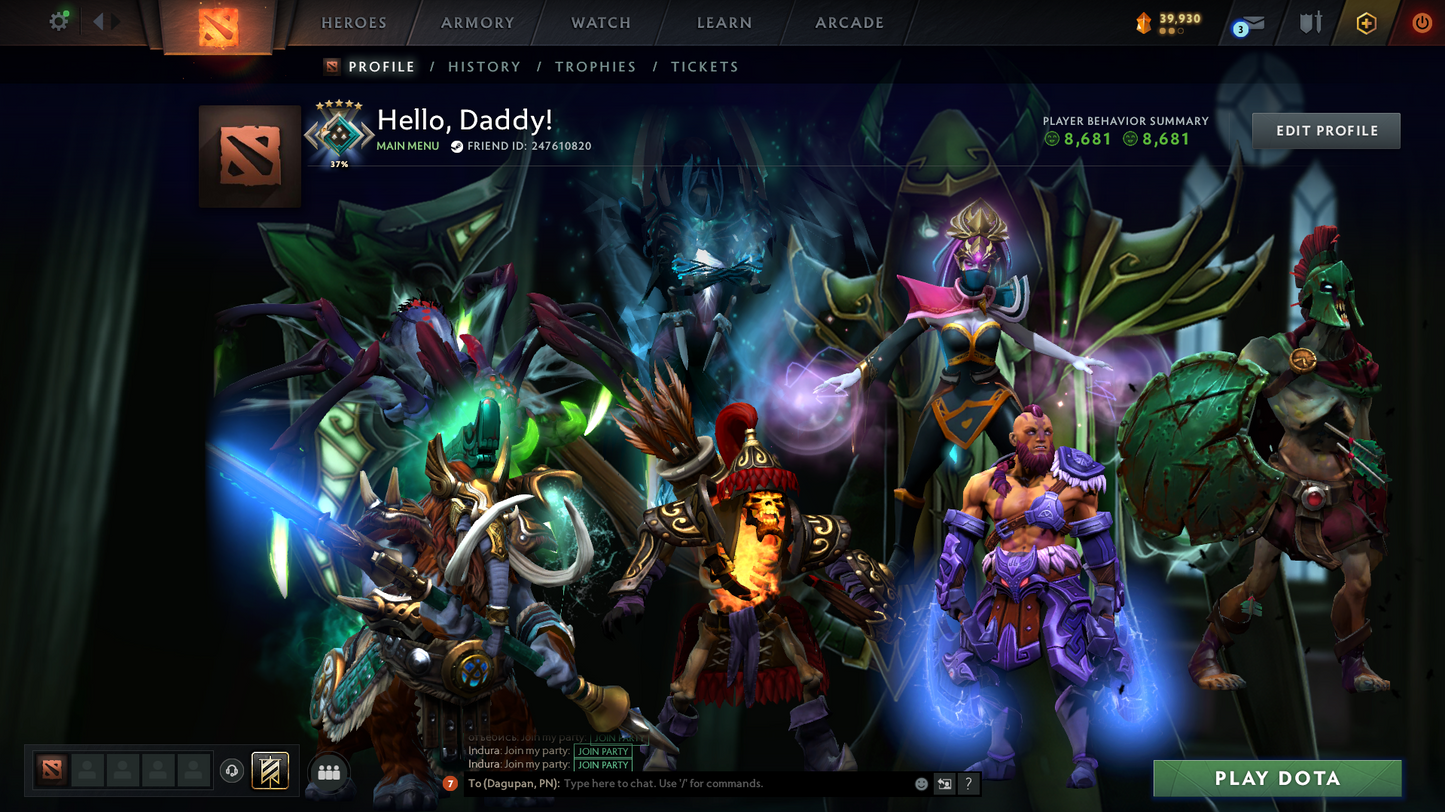
Task: View the shards balance of 39,930
Action: pos(1168,22)
